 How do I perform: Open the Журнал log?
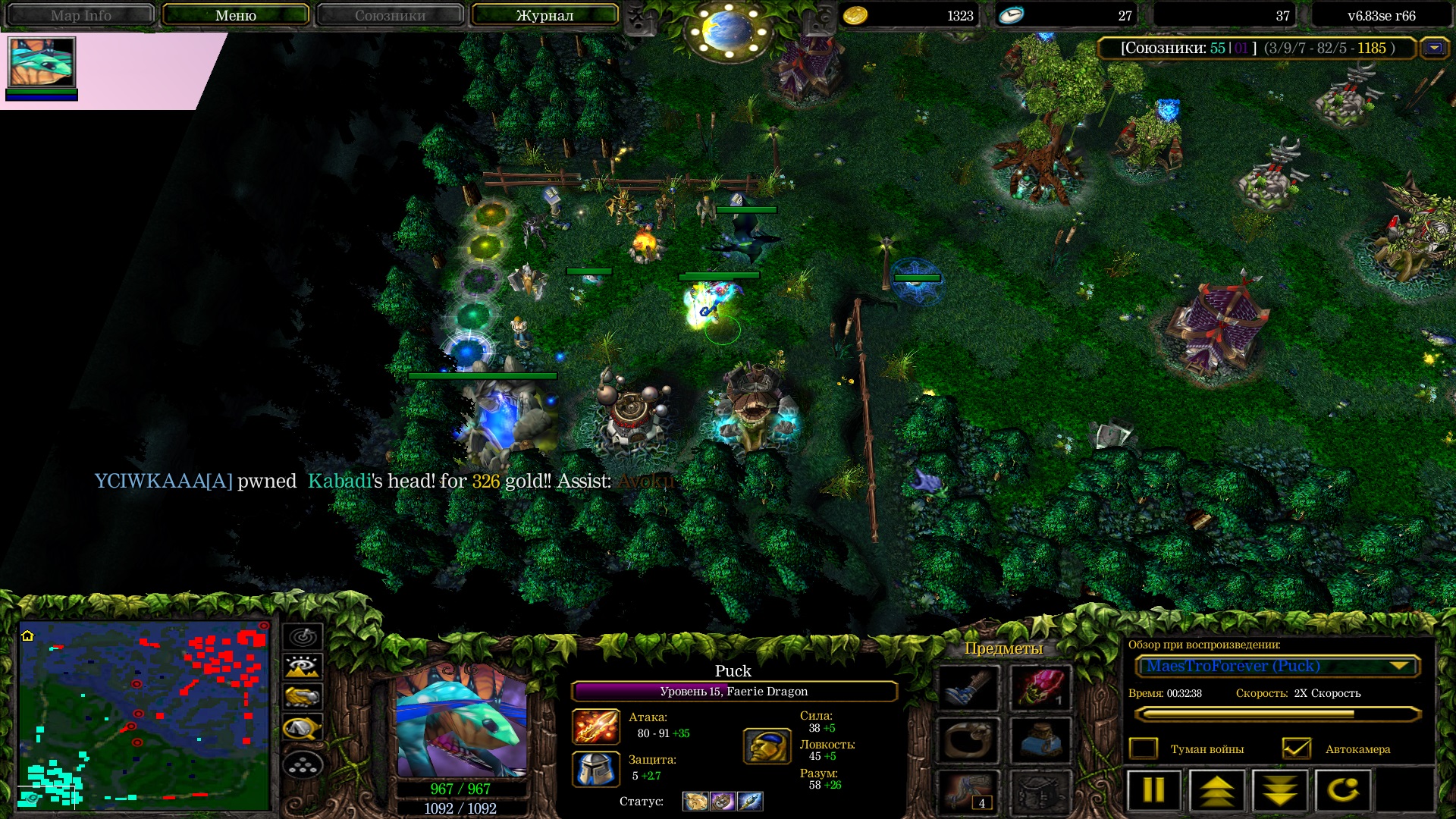(x=544, y=15)
